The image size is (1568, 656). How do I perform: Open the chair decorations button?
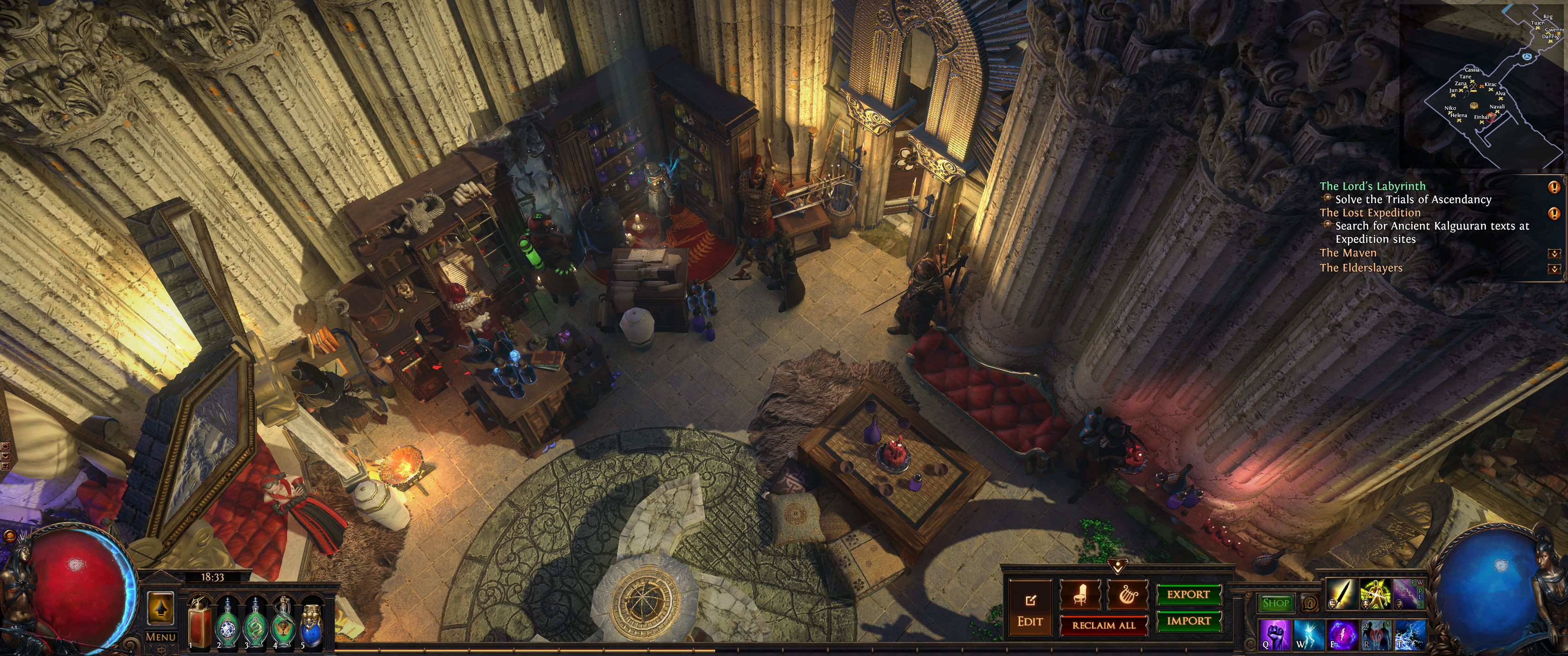(1080, 594)
